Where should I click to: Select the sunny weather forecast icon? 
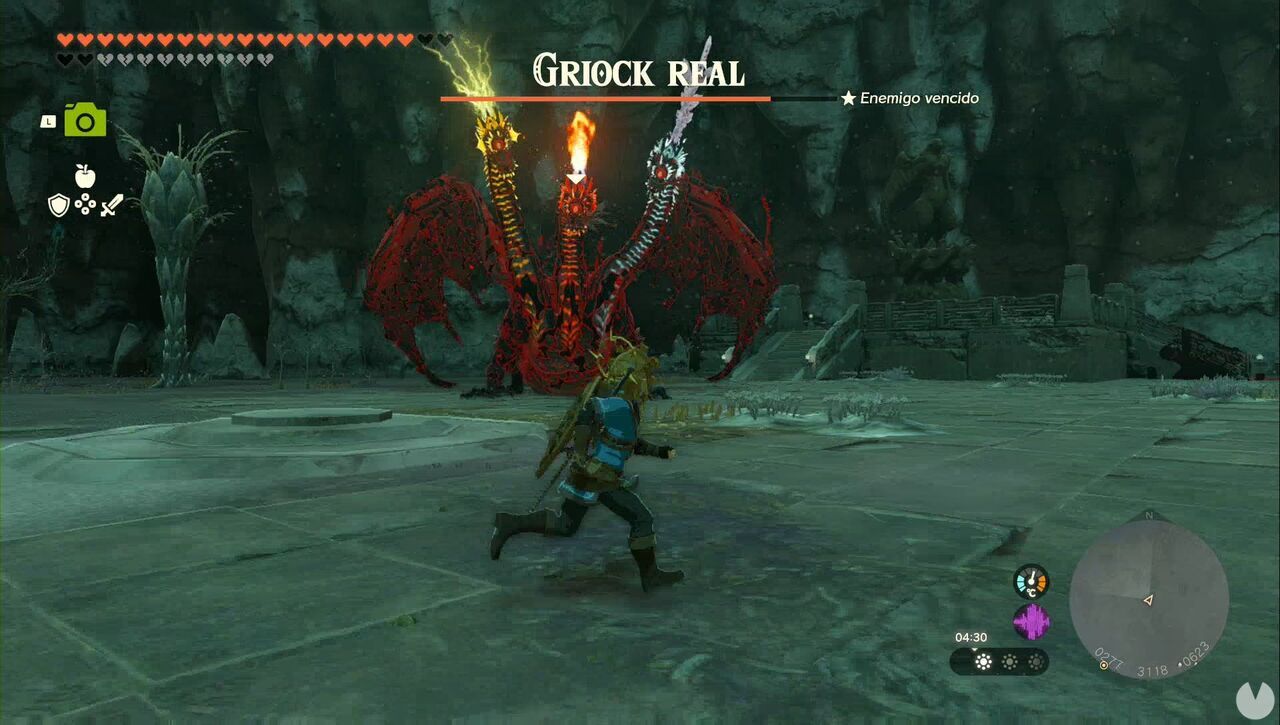(983, 661)
